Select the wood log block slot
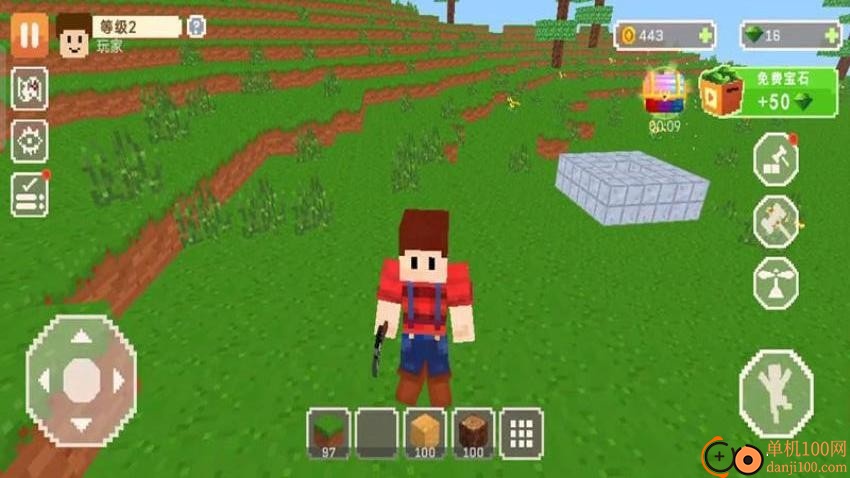This screenshot has width=850, height=478. 474,433
